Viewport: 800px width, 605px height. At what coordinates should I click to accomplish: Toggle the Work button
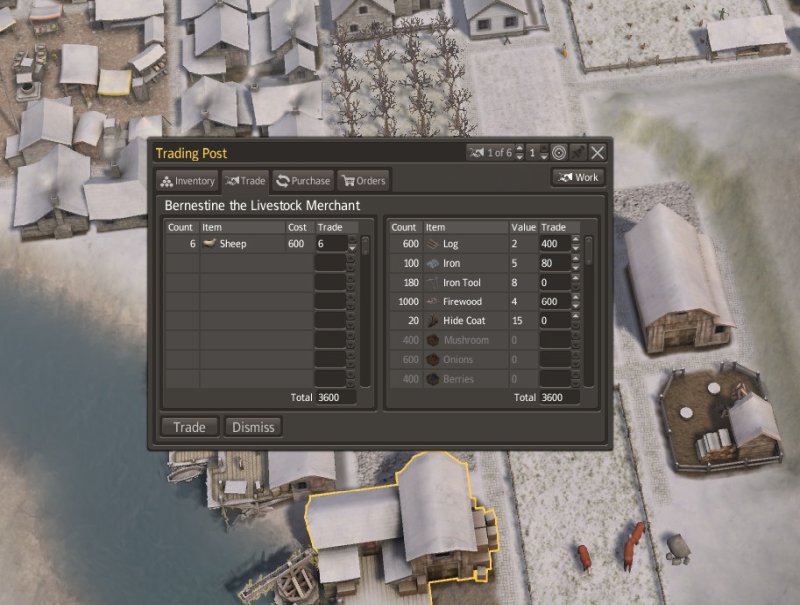[x=577, y=177]
